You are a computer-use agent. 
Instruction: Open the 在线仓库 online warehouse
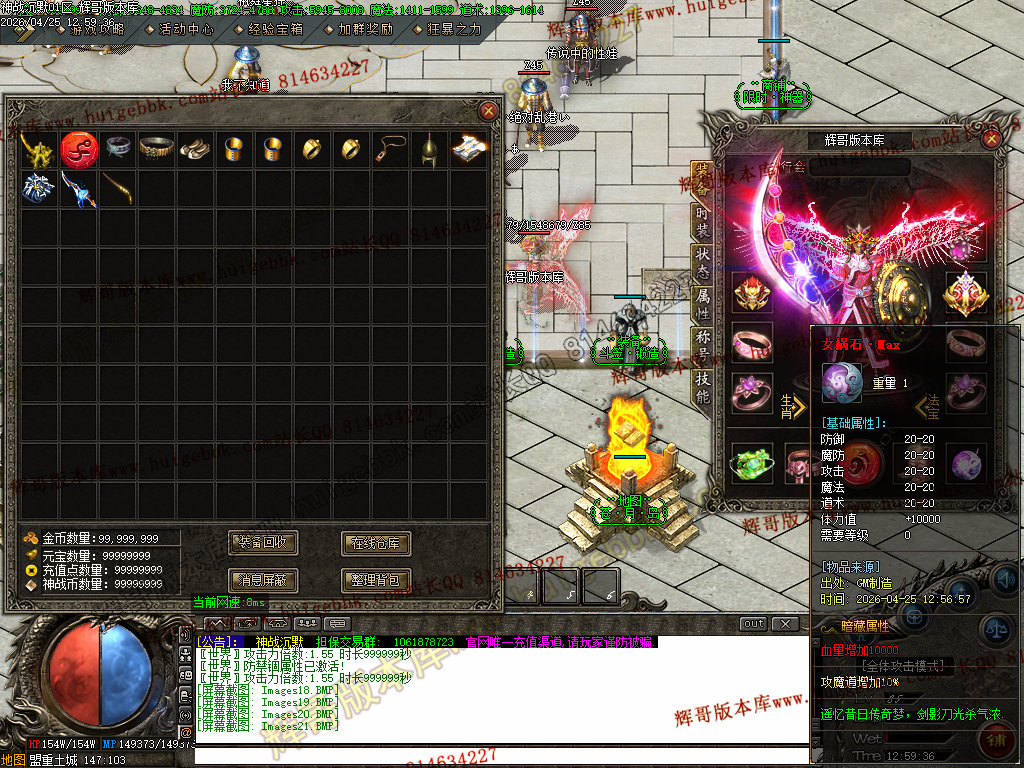376,543
